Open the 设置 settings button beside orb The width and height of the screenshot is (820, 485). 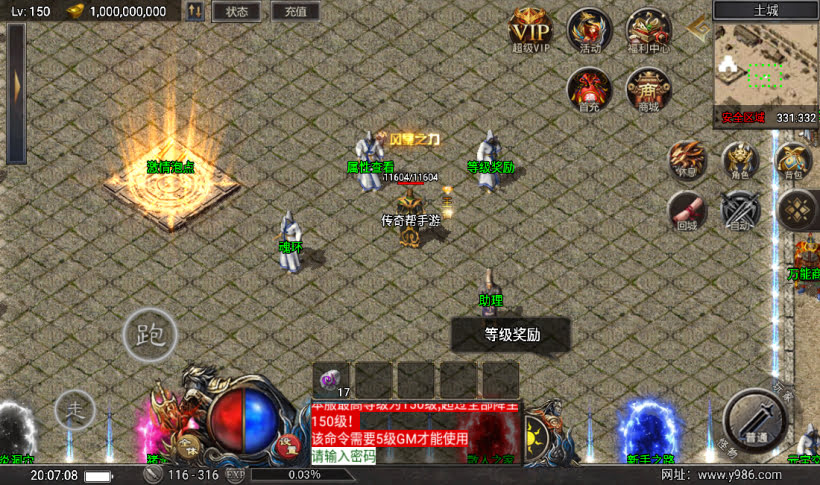[x=286, y=444]
